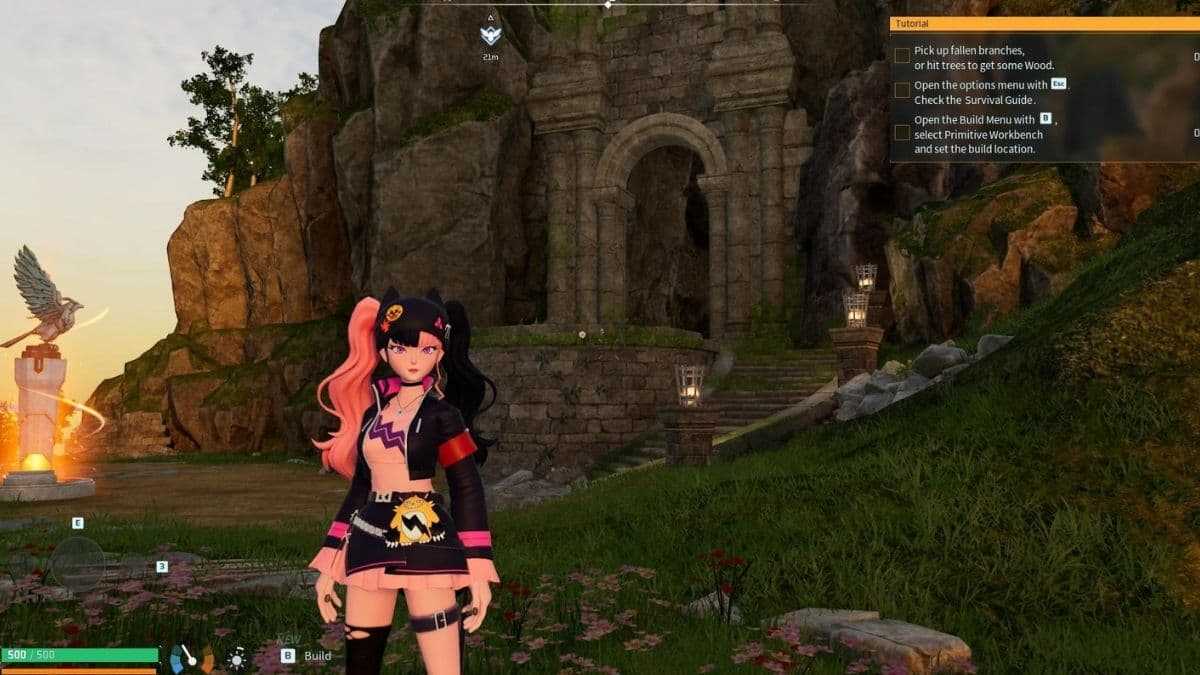Screen dimensions: 1200x675
Task: Open the Build menu label
Action: point(317,656)
